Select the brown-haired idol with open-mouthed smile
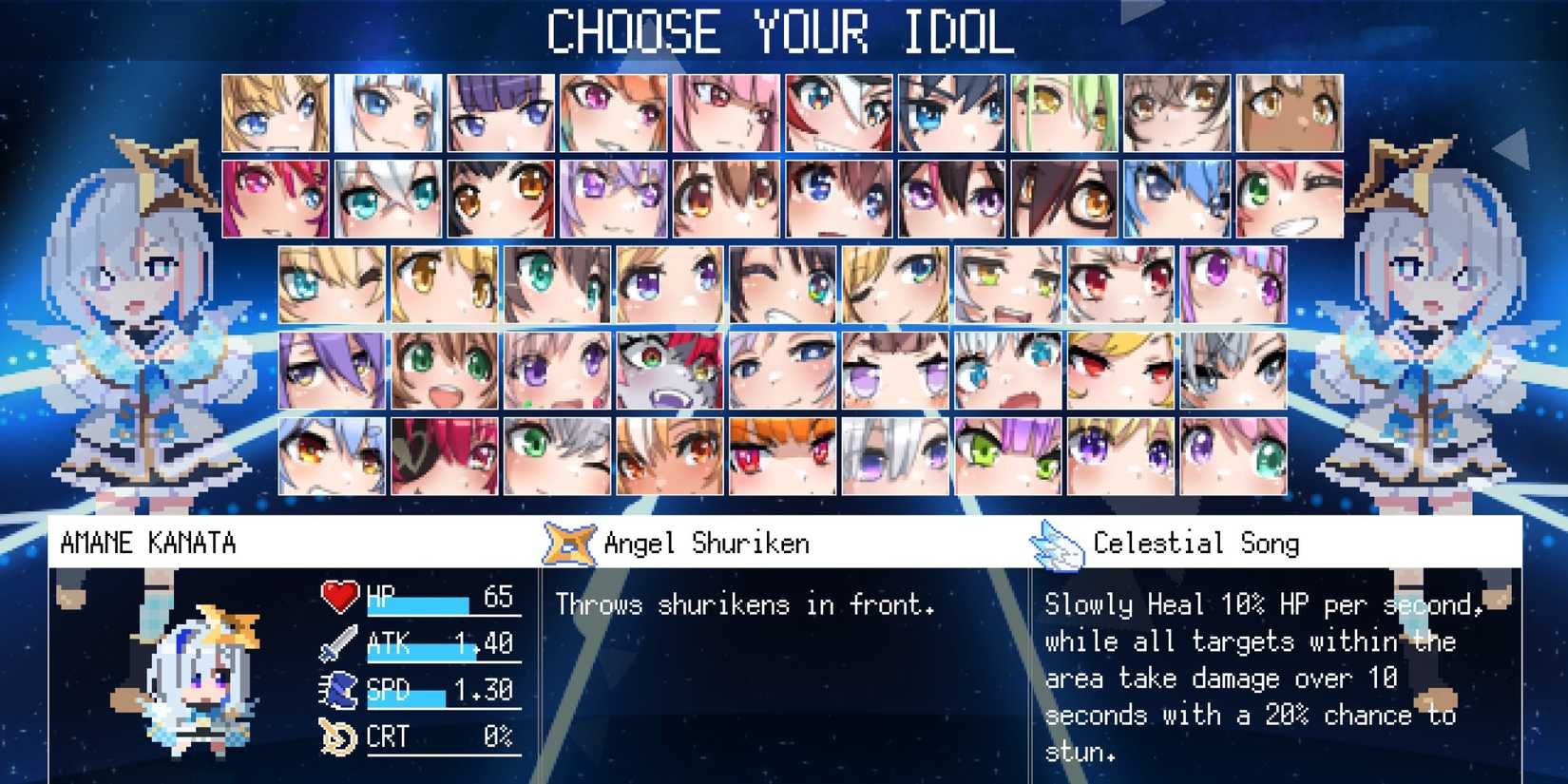1568x784 pixels. click(445, 371)
